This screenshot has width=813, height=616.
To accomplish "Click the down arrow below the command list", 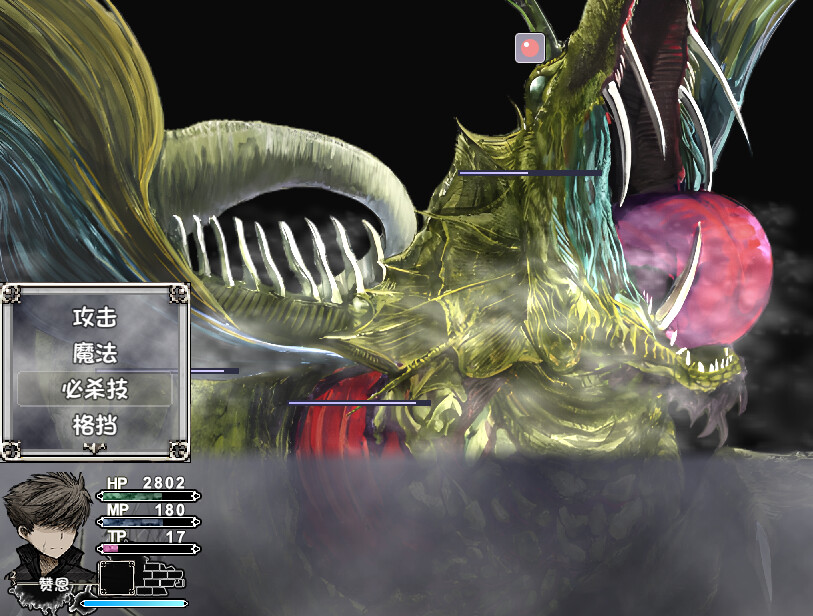I will 95,448.
